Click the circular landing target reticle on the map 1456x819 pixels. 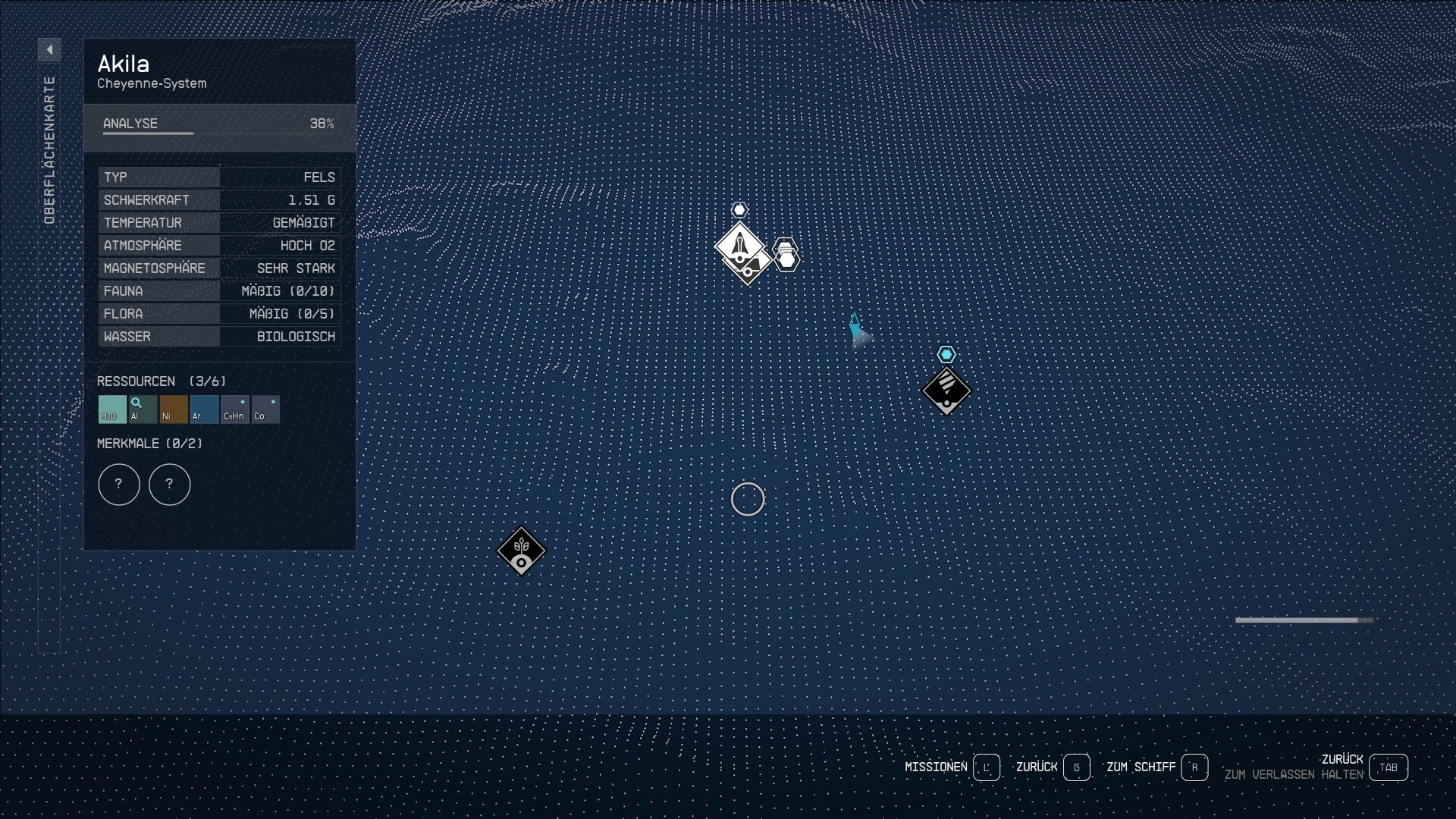coord(748,499)
